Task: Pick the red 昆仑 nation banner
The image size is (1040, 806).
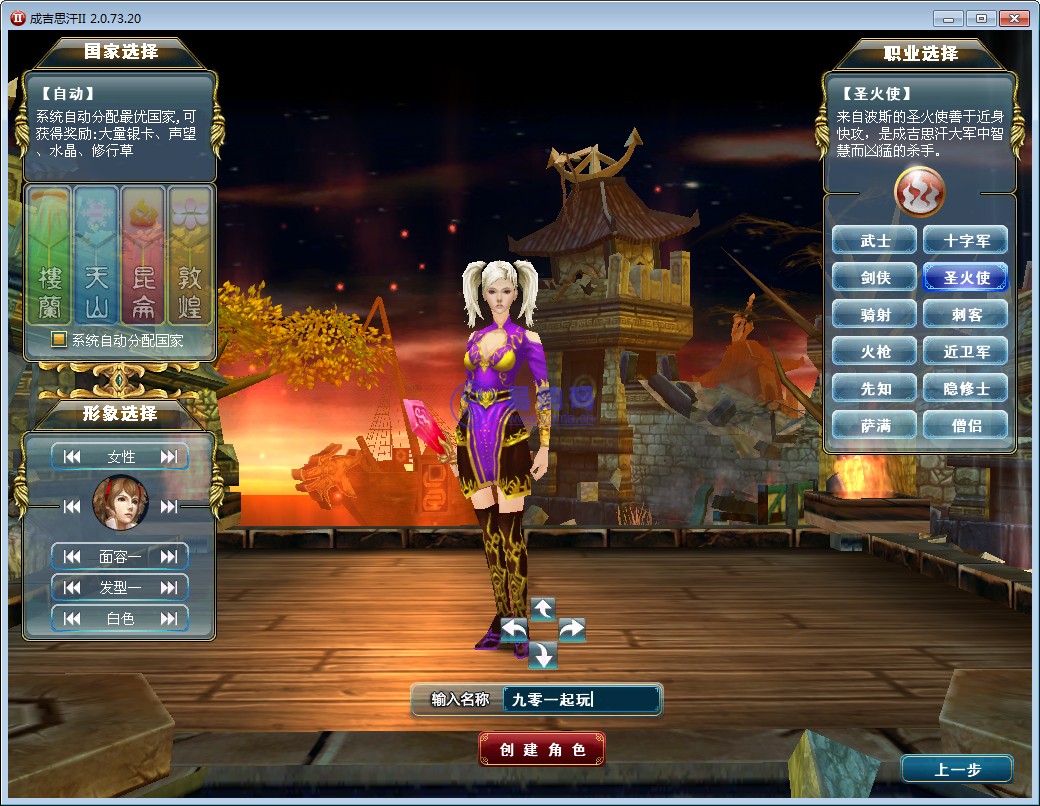Action: [143, 256]
